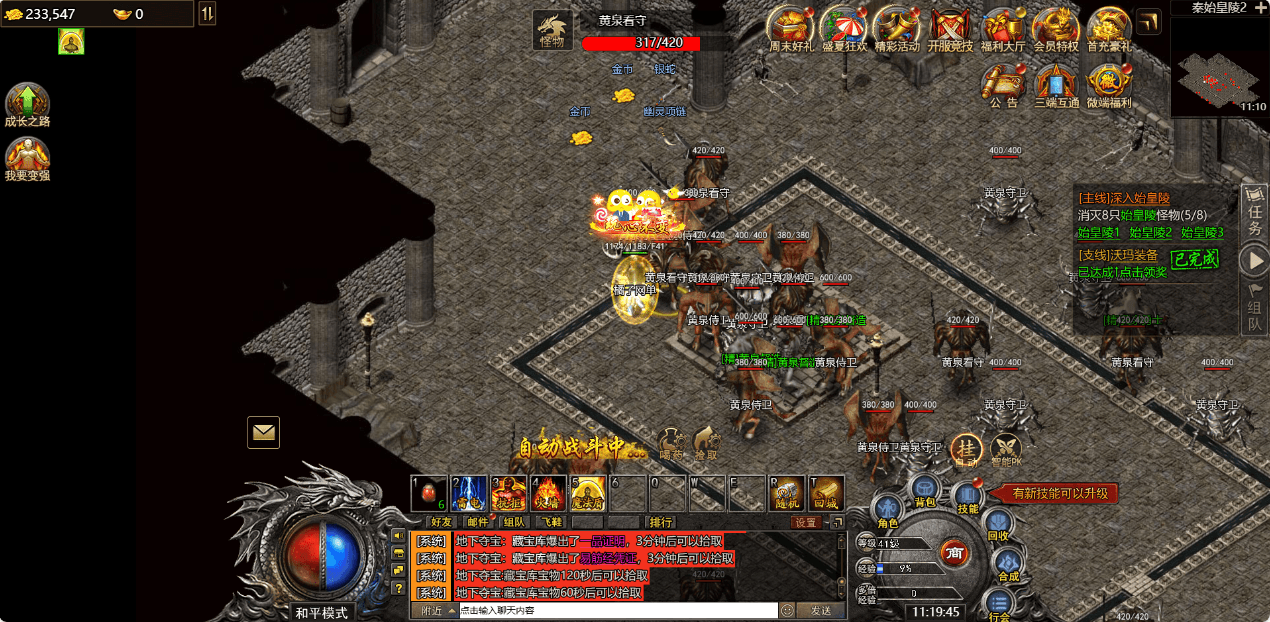This screenshot has height=622, width=1270.
Task: Open the 首充豪礼 first-recharge gift icon
Action: pyautogui.click(x=1108, y=29)
